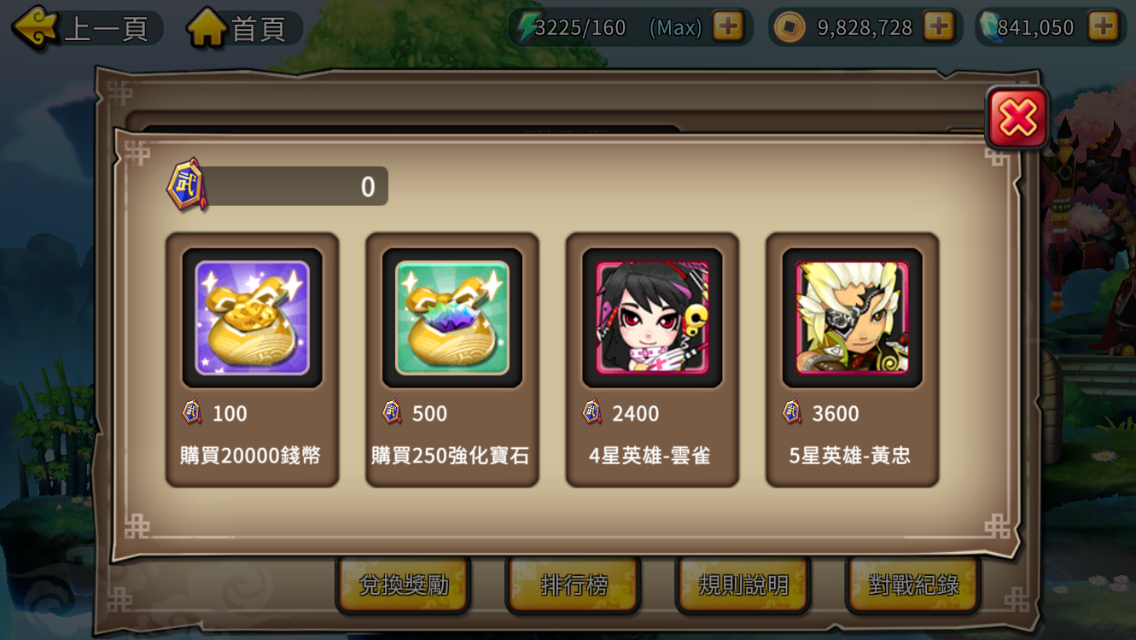
Task: View the 對戰紀錄 battle records
Action: 913,585
